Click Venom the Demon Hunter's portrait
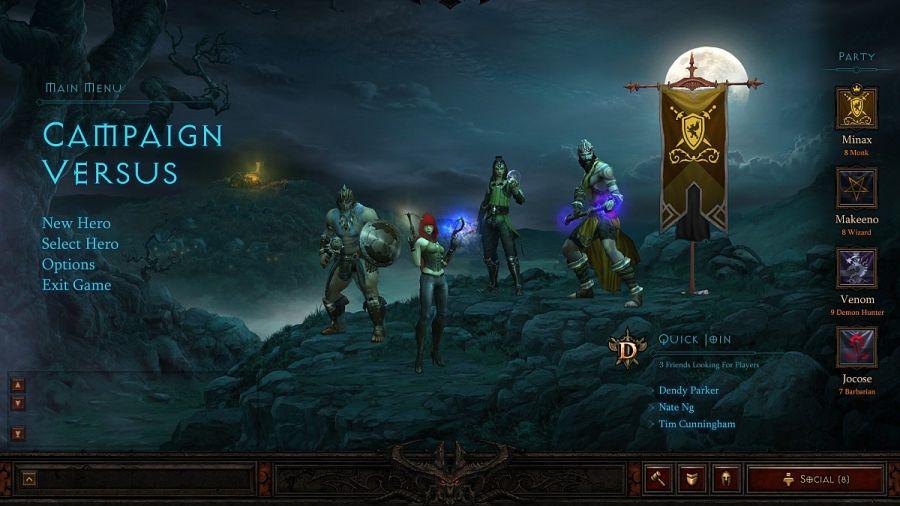900x506 pixels. coord(856,268)
